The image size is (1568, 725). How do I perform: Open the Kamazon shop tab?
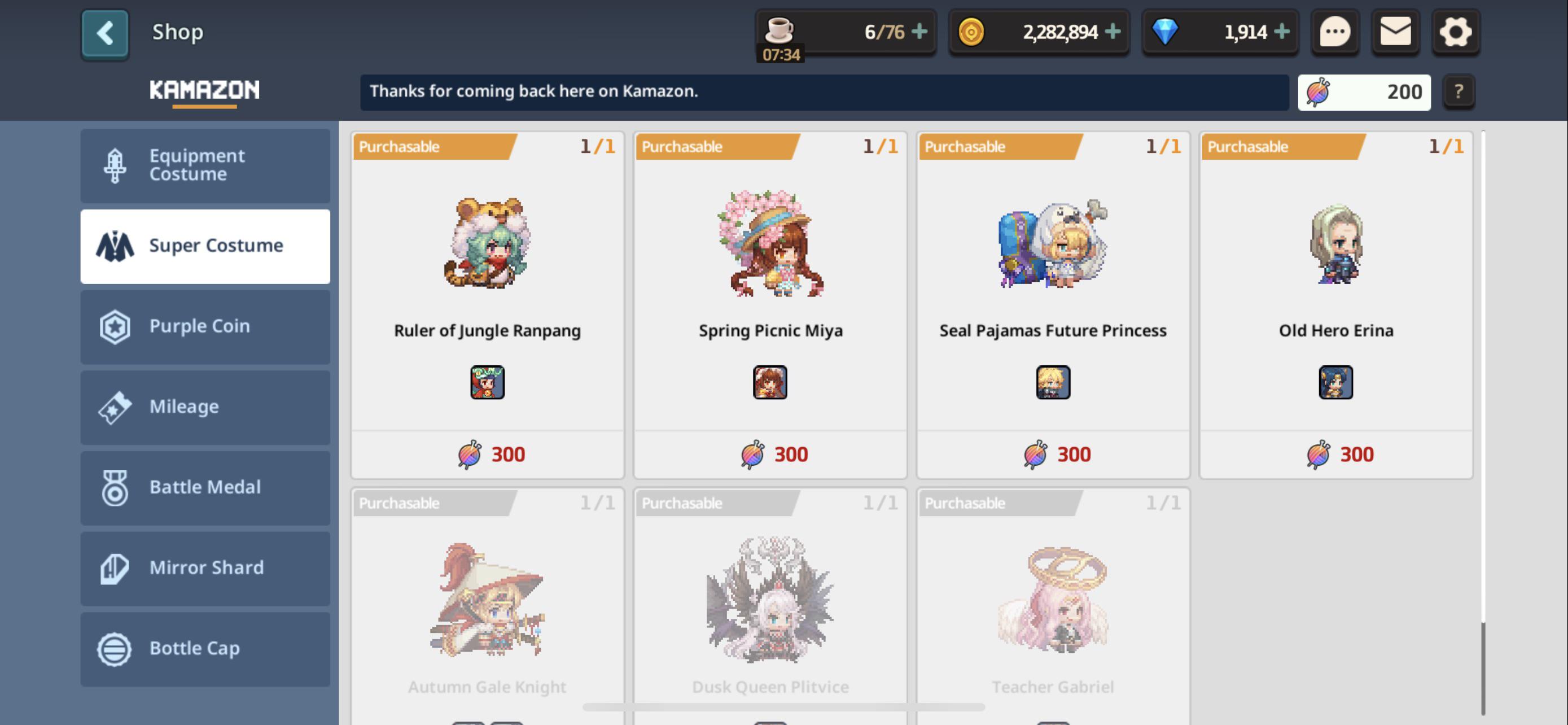(x=204, y=89)
